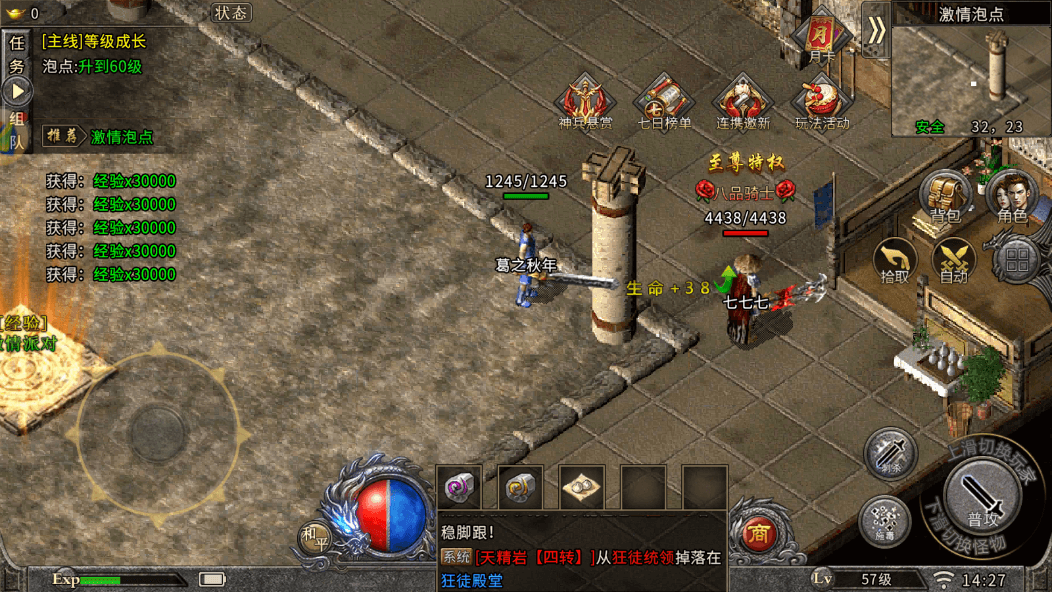
Task: Open the red 商 shop button
Action: click(758, 534)
